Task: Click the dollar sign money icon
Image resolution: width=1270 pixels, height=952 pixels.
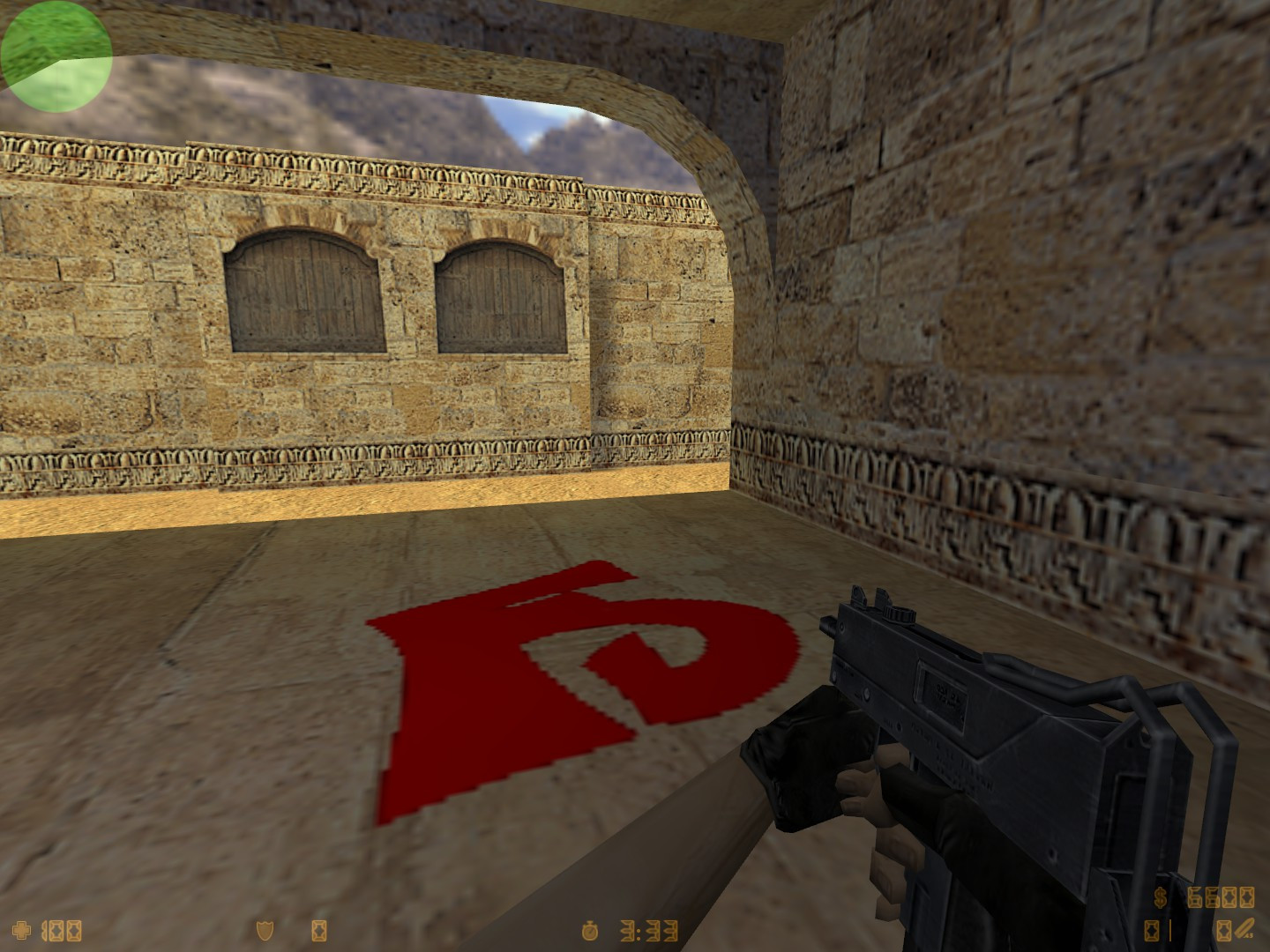Action: click(x=1160, y=896)
